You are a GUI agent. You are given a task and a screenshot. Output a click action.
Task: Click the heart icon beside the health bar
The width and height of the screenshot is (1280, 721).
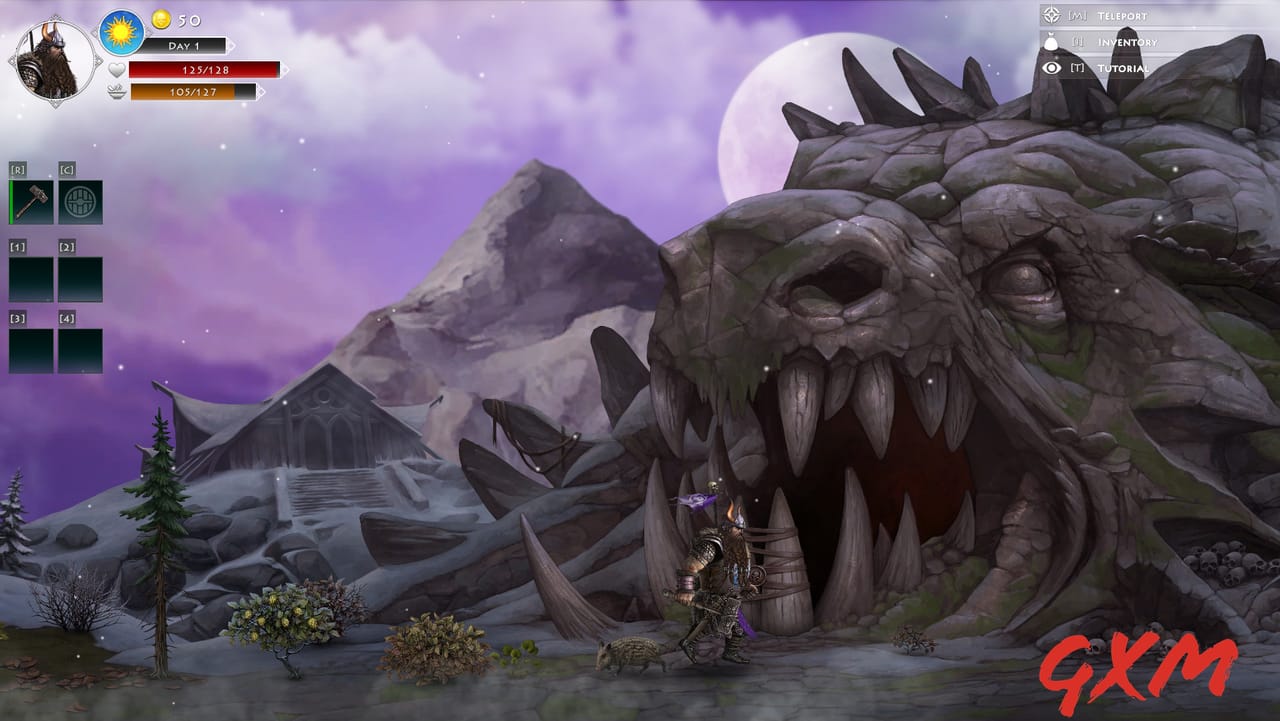click(118, 69)
